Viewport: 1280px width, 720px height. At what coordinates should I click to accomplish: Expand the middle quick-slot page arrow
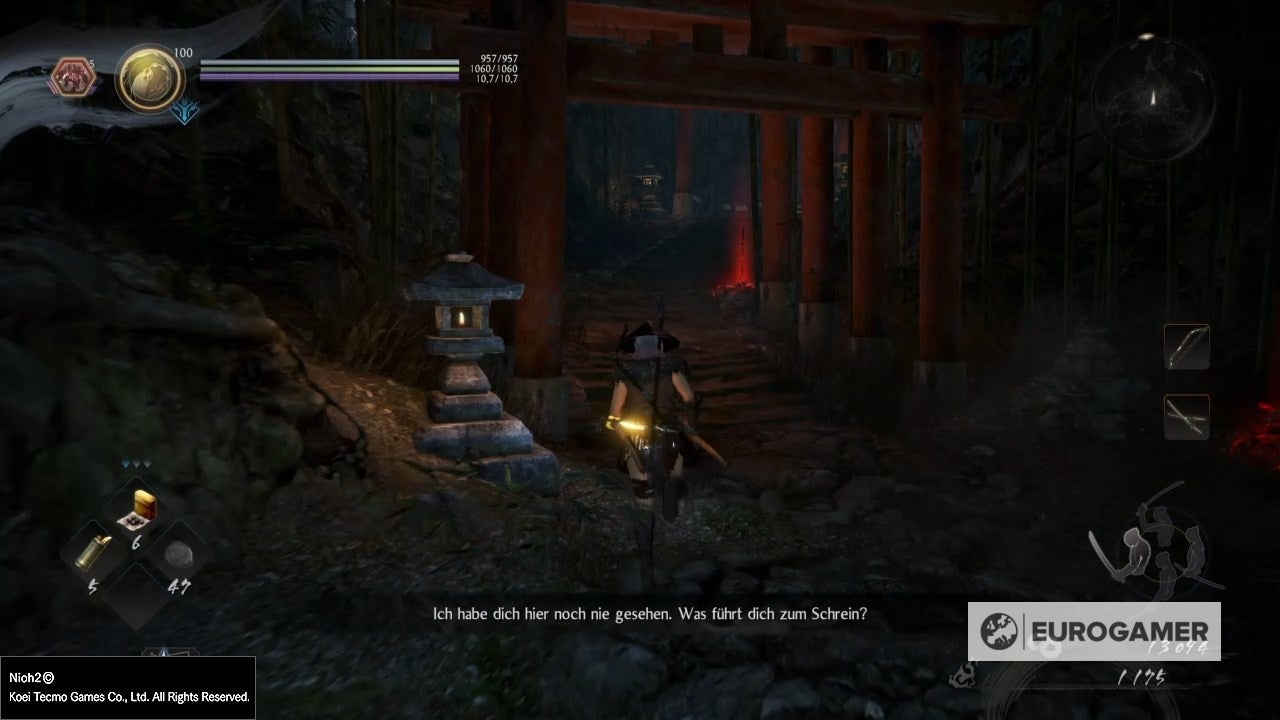[x=135, y=463]
